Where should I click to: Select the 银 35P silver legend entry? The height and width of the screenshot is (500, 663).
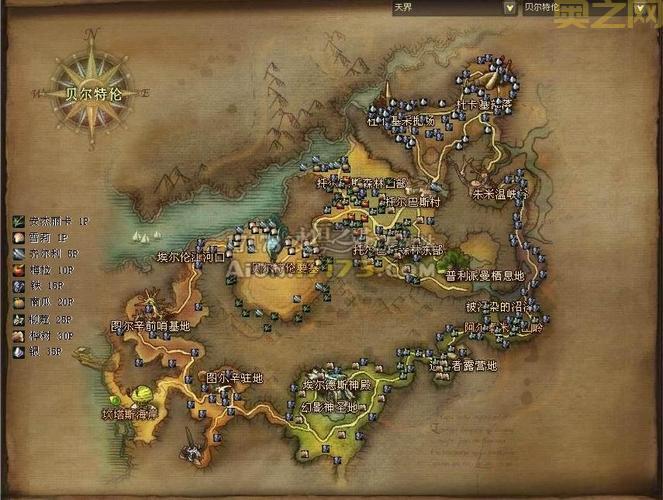click(44, 351)
